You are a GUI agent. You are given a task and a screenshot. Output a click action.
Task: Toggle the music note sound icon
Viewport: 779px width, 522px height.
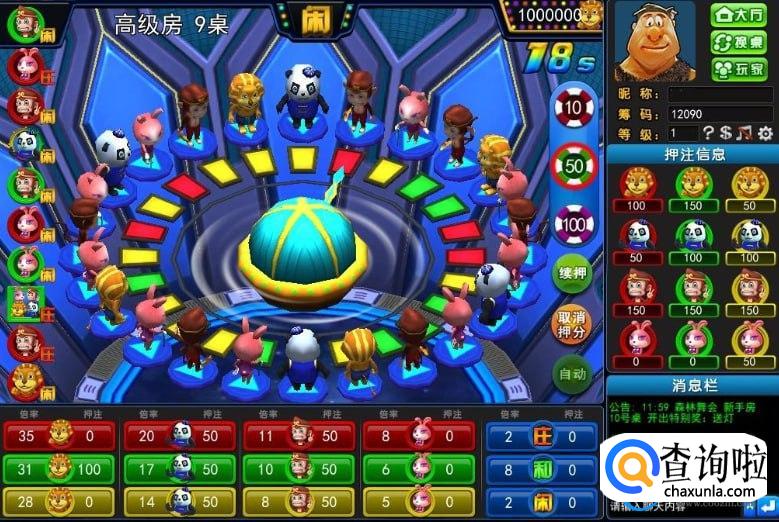744,133
